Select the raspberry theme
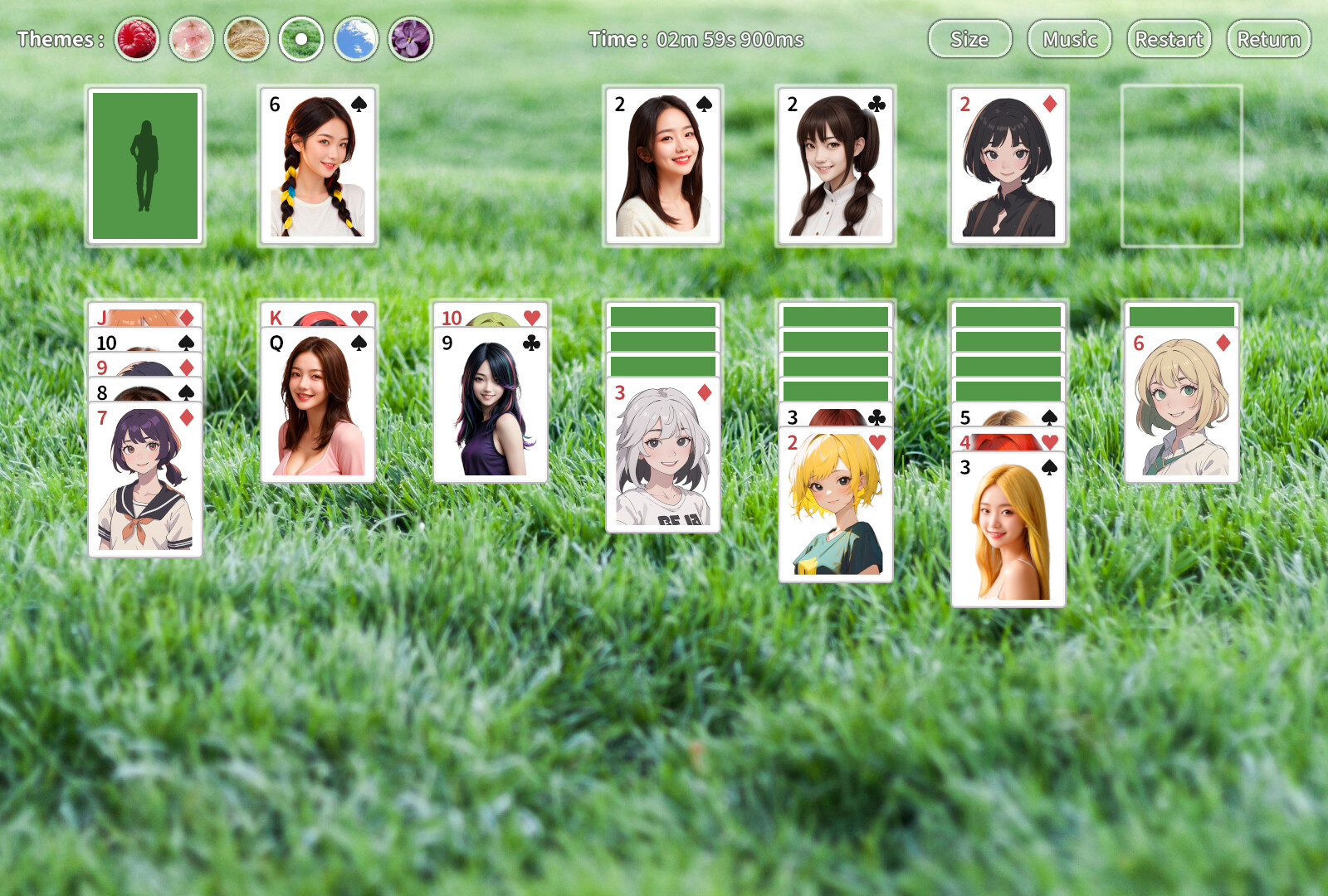This screenshot has width=1328, height=896. (x=136, y=38)
